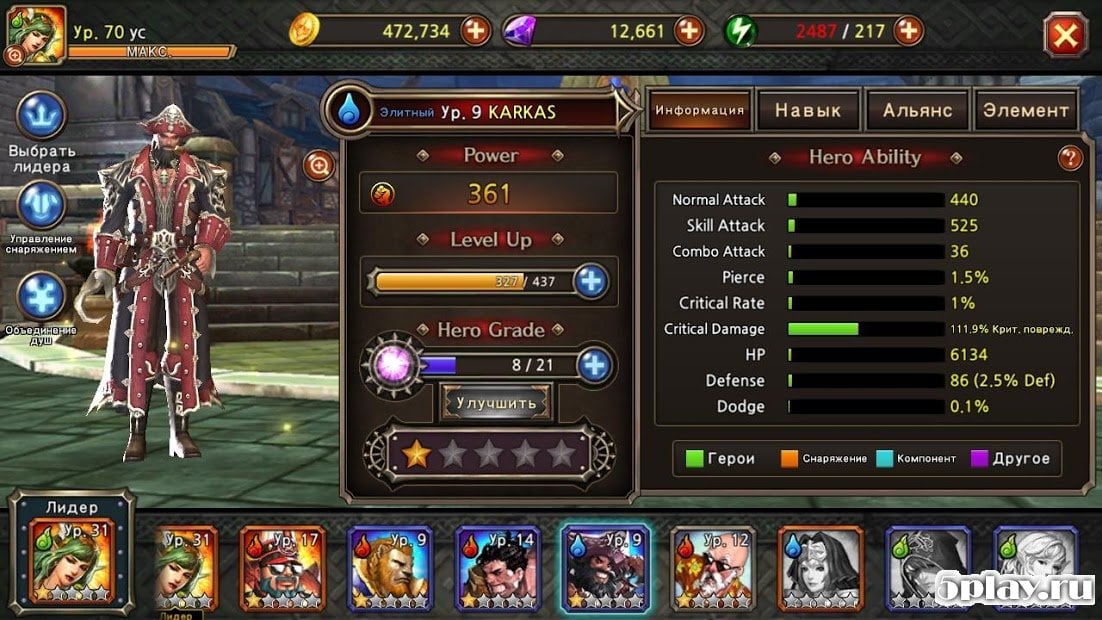Choose leader with the Выбрать лидера button

[42, 117]
